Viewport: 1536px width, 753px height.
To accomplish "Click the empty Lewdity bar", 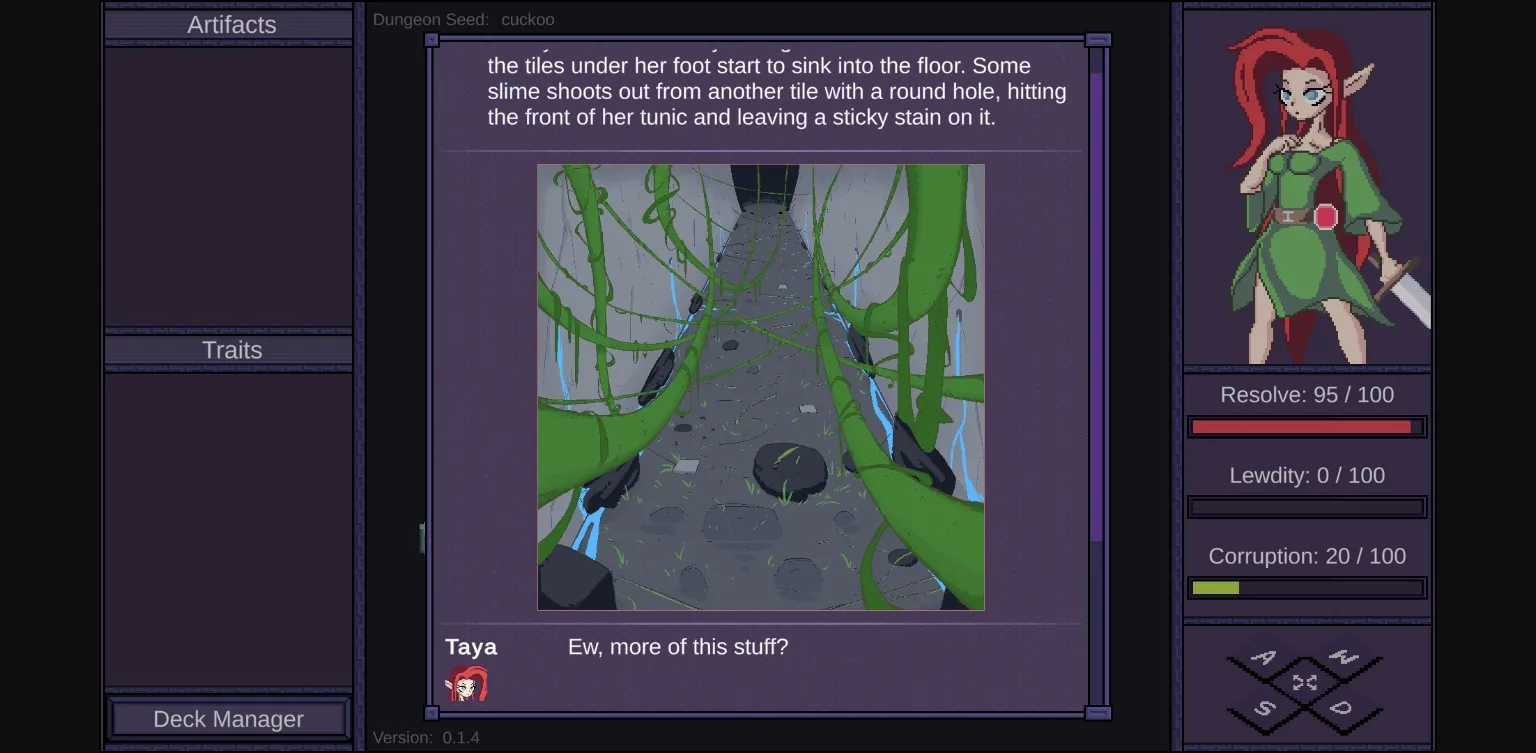I will click(x=1306, y=507).
